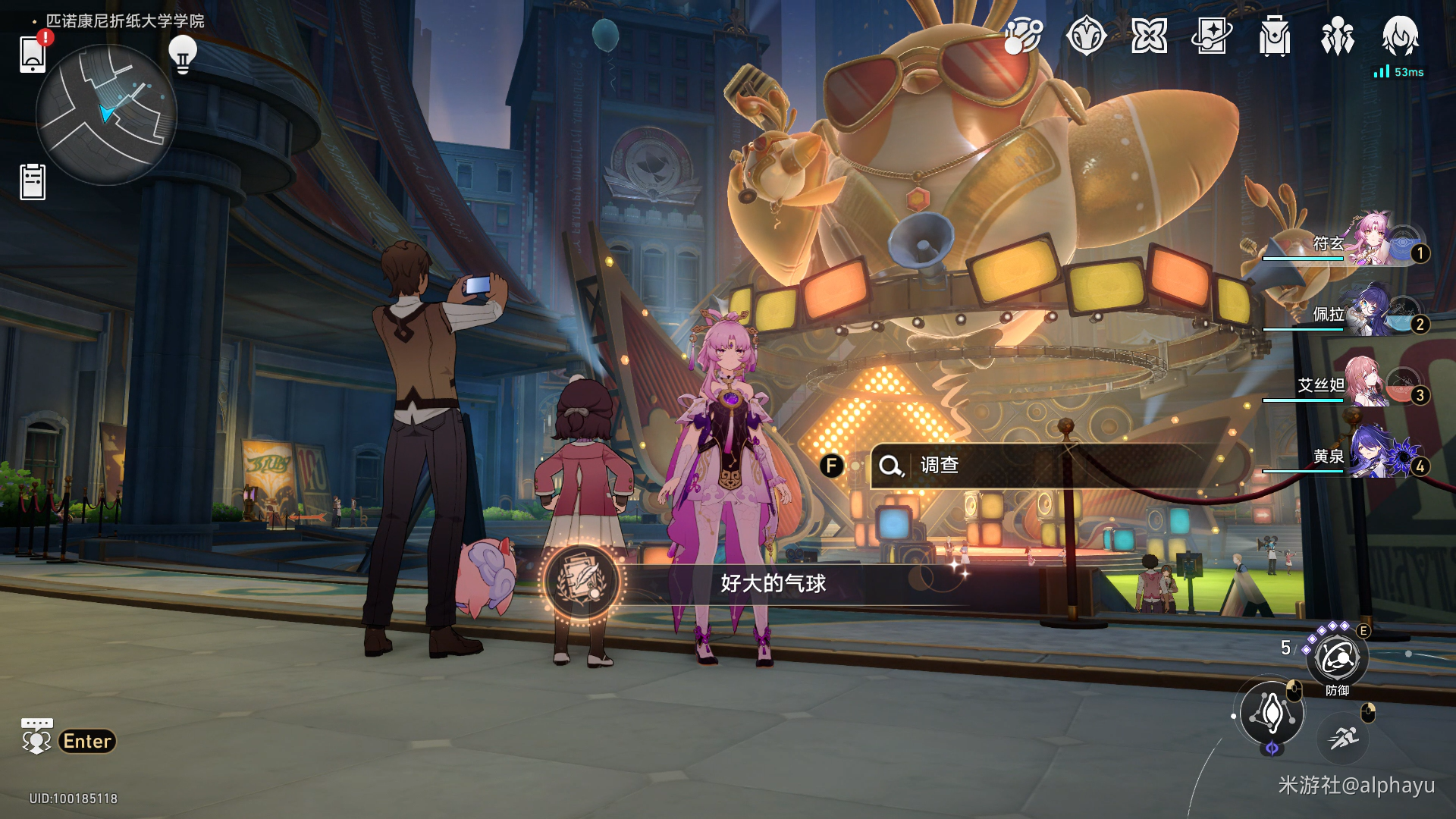Open the circular minimap
The width and height of the screenshot is (1456, 819).
[106, 115]
